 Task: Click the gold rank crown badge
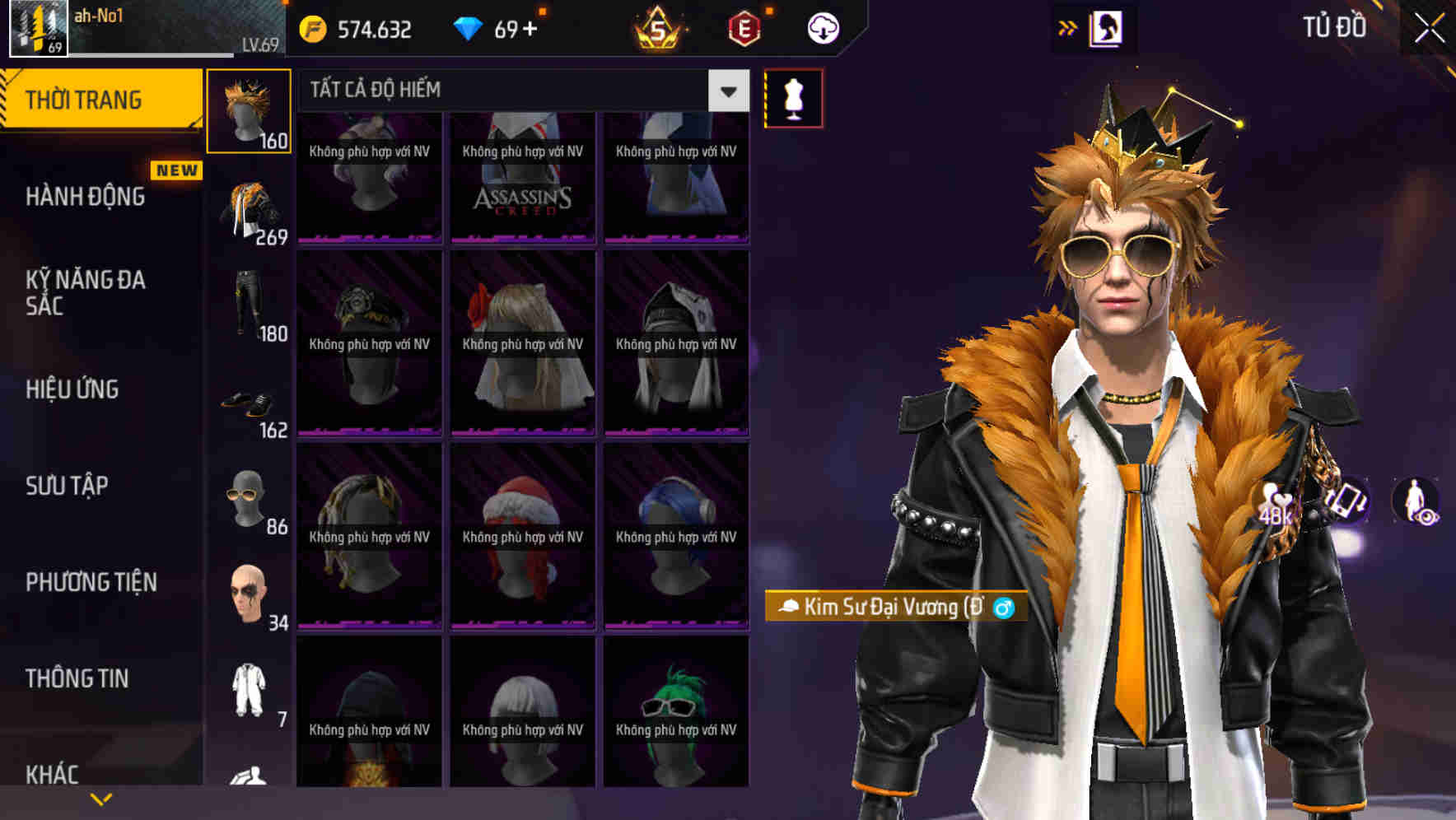click(658, 27)
